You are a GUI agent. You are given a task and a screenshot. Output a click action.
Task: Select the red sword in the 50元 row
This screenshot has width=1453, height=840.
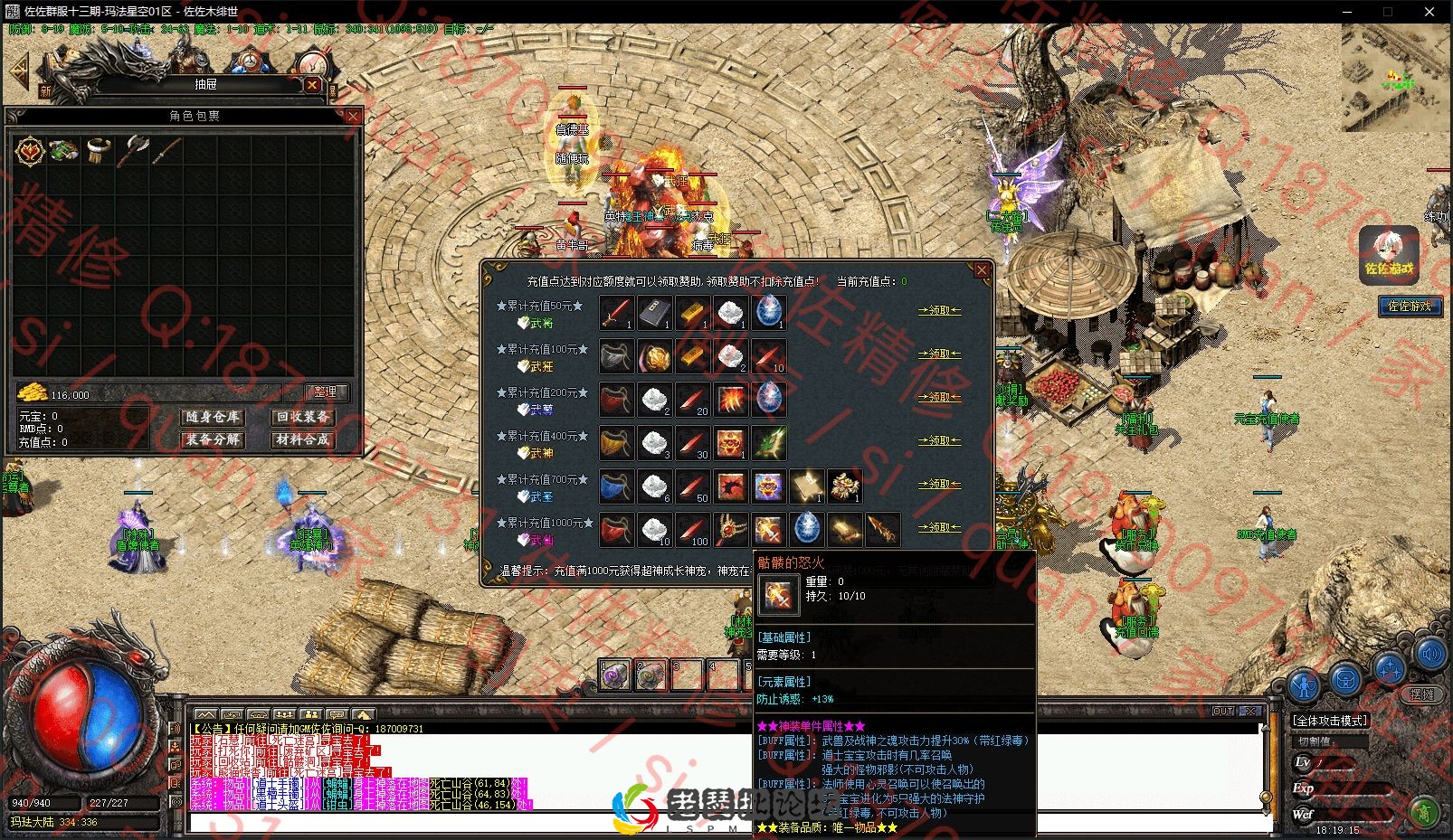(616, 312)
